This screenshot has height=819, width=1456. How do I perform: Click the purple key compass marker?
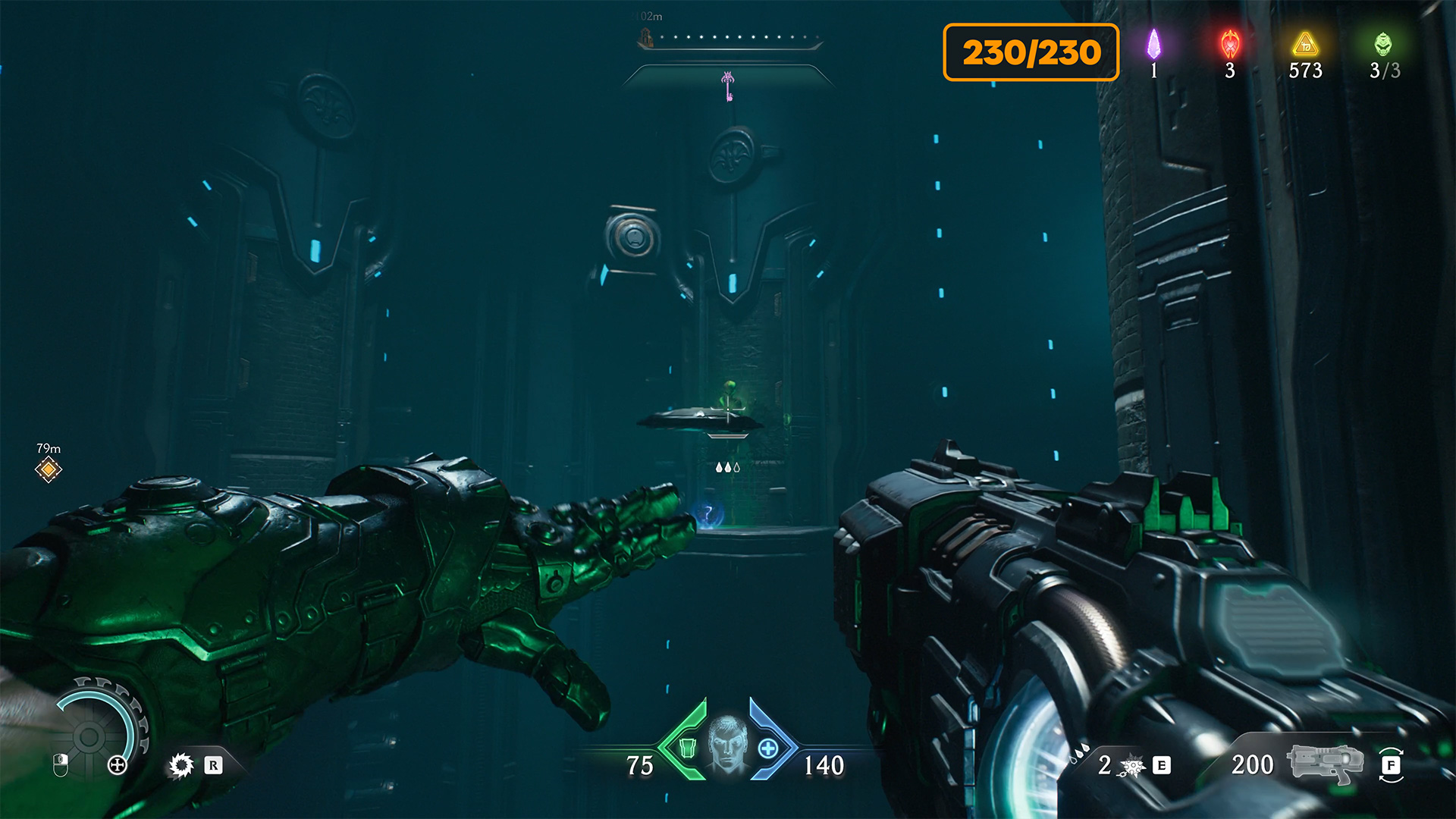[728, 86]
